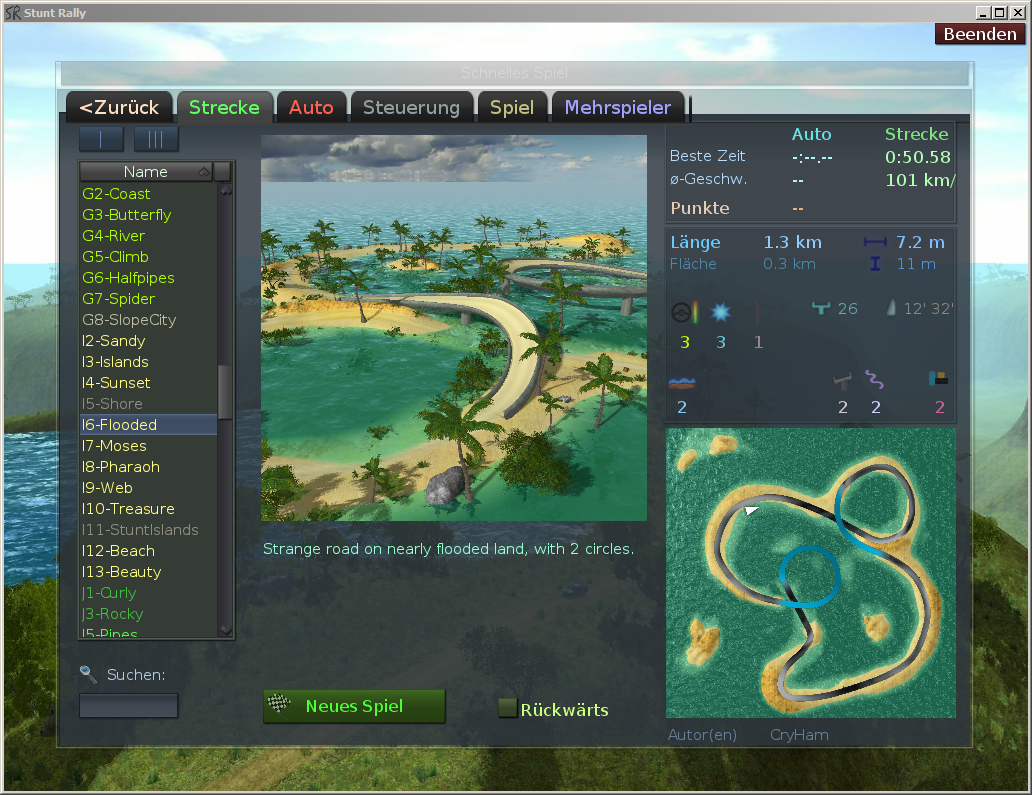Viewport: 1032px width, 795px height.
Task: Open the Steuerung tab
Action: point(411,108)
